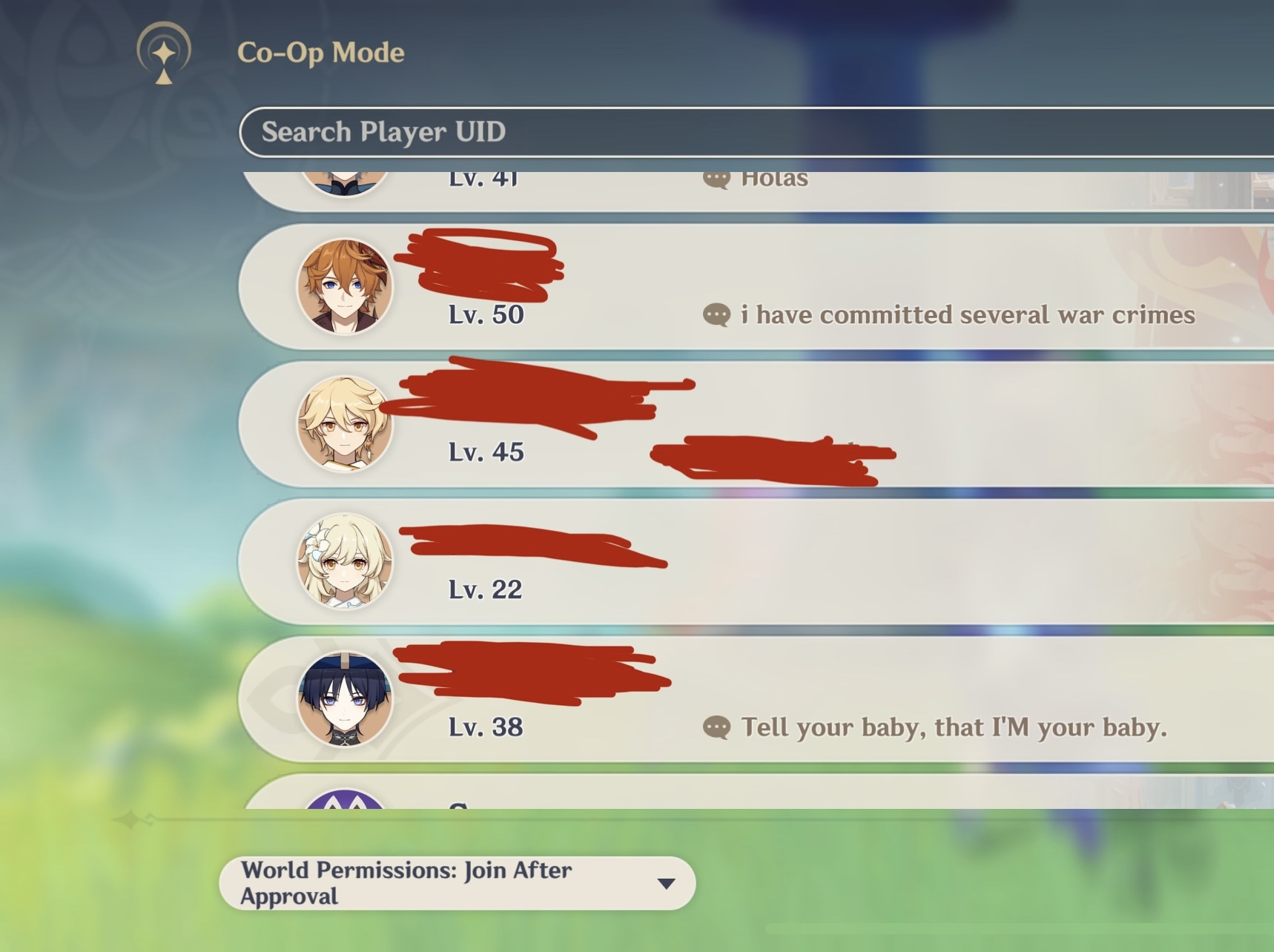Expand the world join permission selector

point(456,882)
